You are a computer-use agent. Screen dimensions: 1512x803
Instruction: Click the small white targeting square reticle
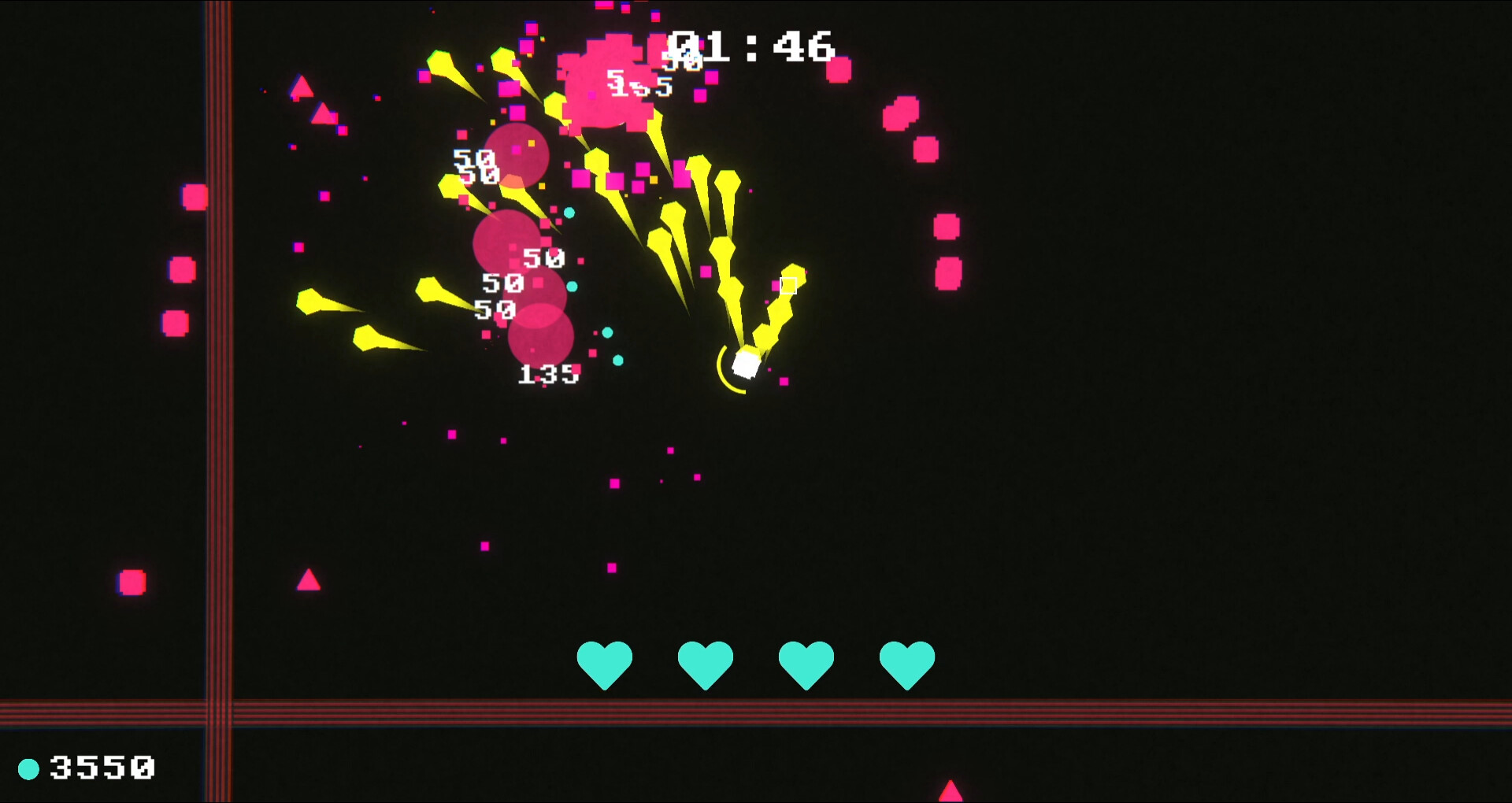tap(787, 285)
